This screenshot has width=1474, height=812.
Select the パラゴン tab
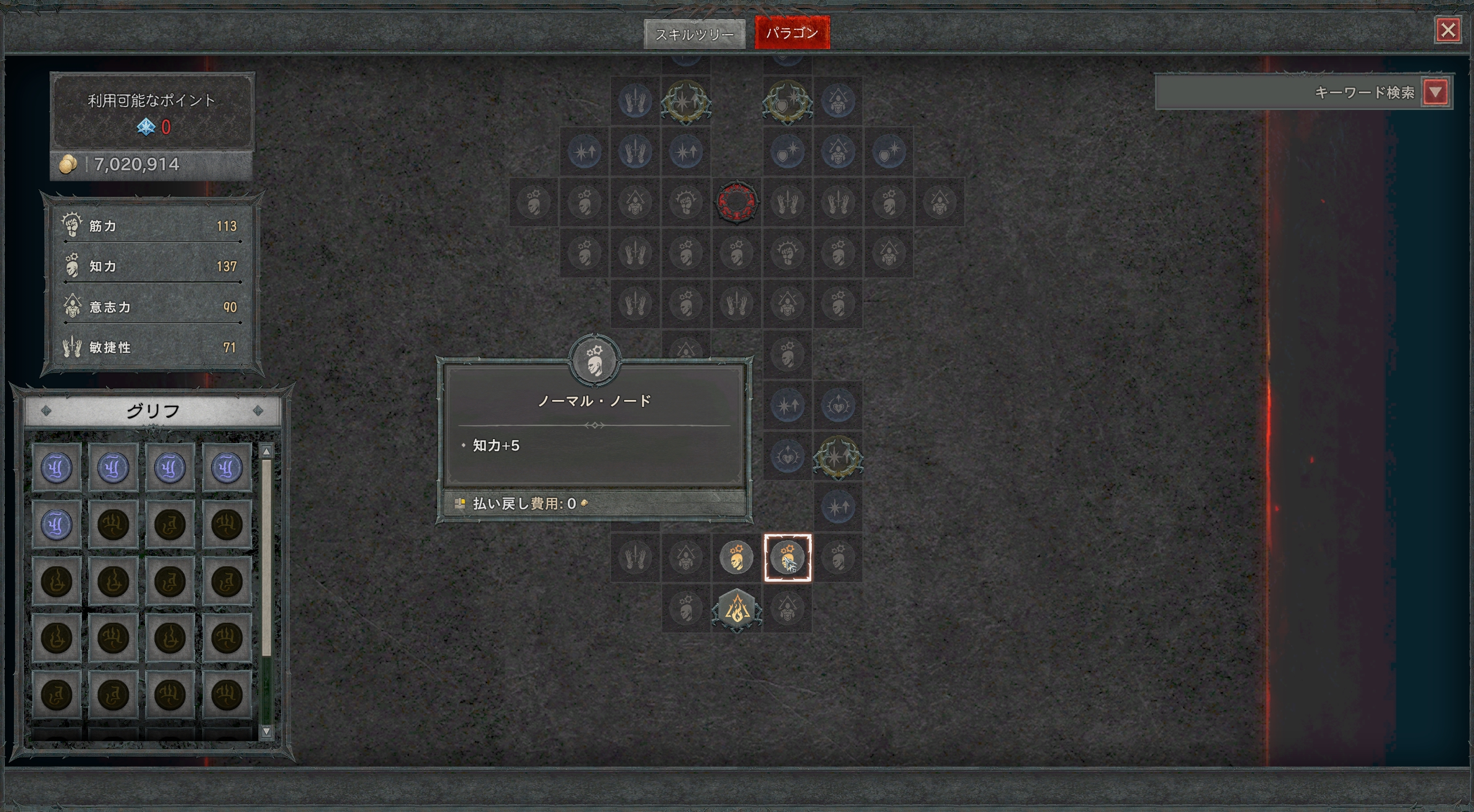click(x=792, y=33)
